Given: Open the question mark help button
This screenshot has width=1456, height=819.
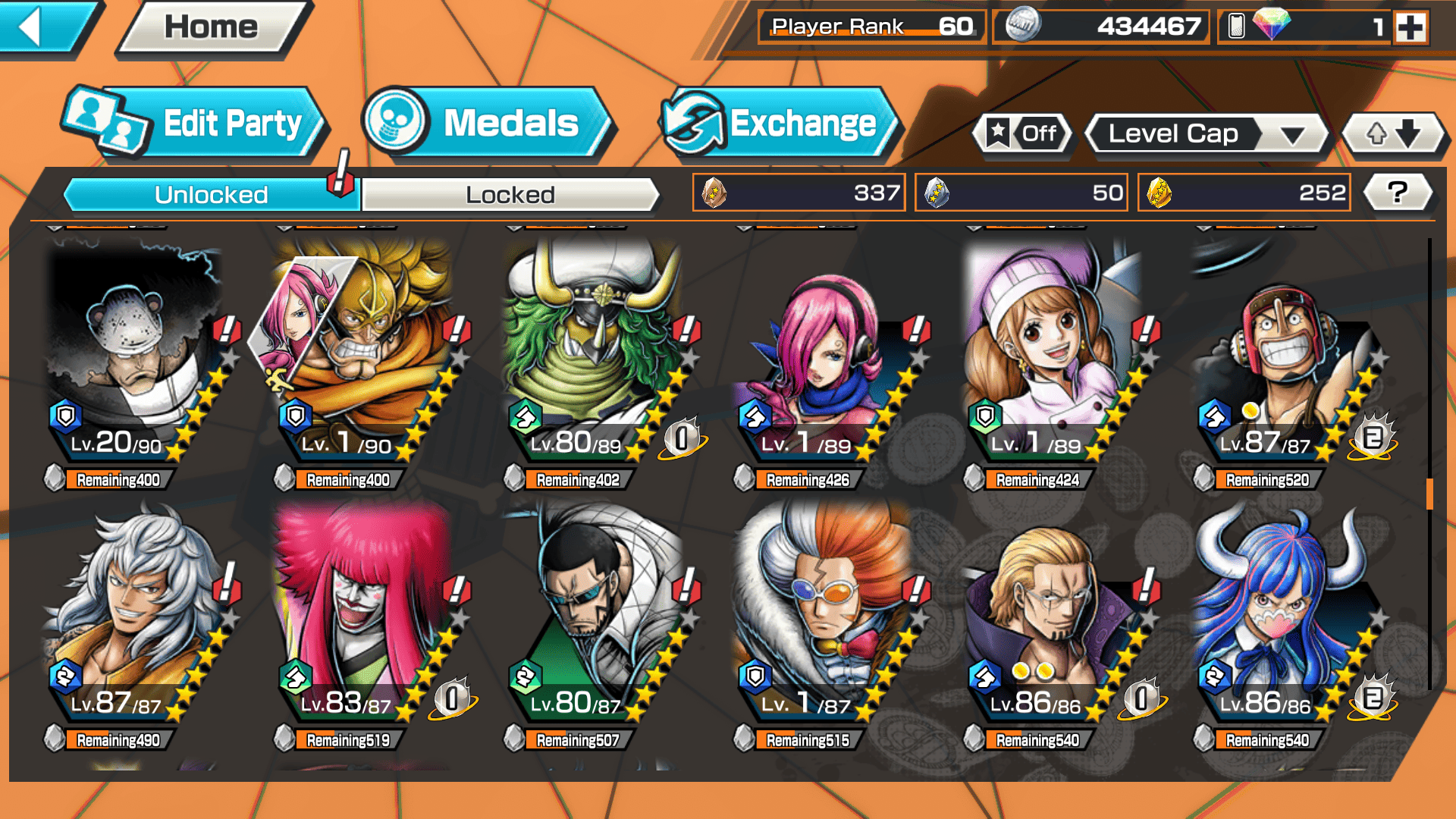Looking at the screenshot, I should tap(1398, 193).
